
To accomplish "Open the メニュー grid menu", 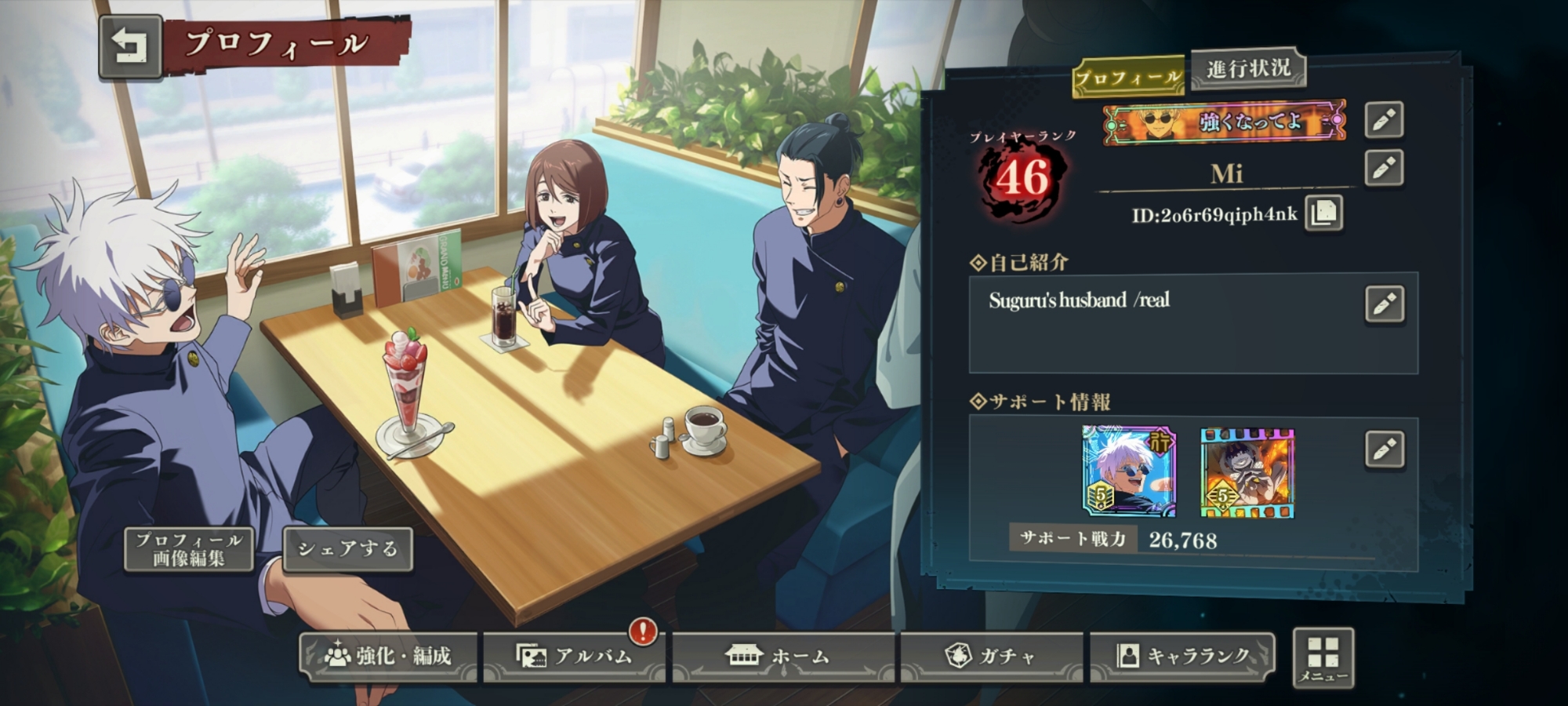I will pos(1323,657).
